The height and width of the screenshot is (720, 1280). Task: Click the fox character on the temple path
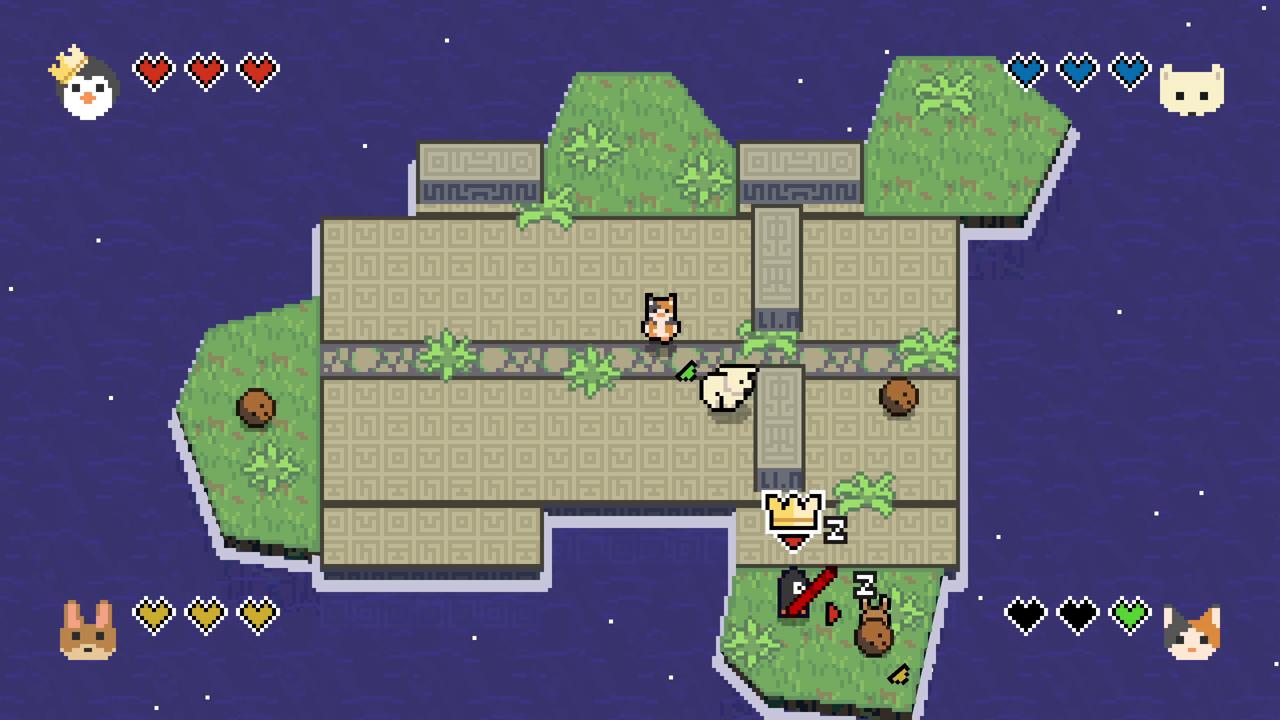(660, 315)
